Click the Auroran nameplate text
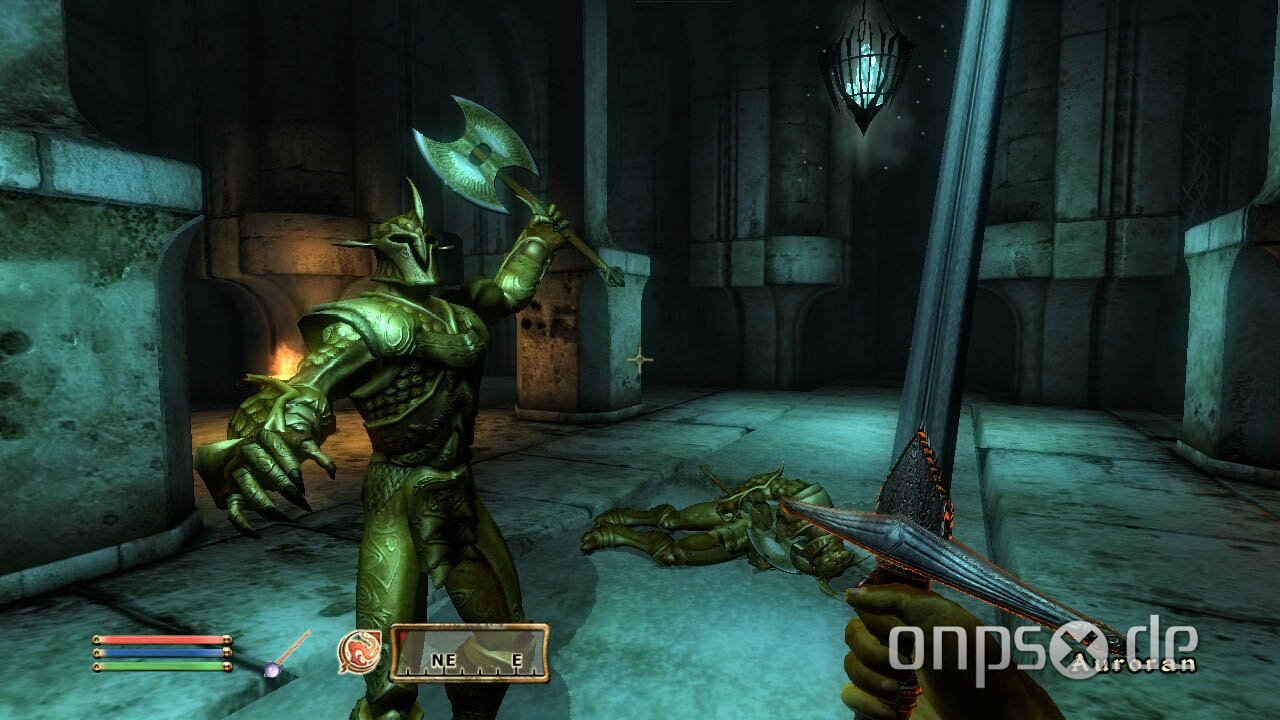The width and height of the screenshot is (1280, 720). pyautogui.click(x=1134, y=664)
